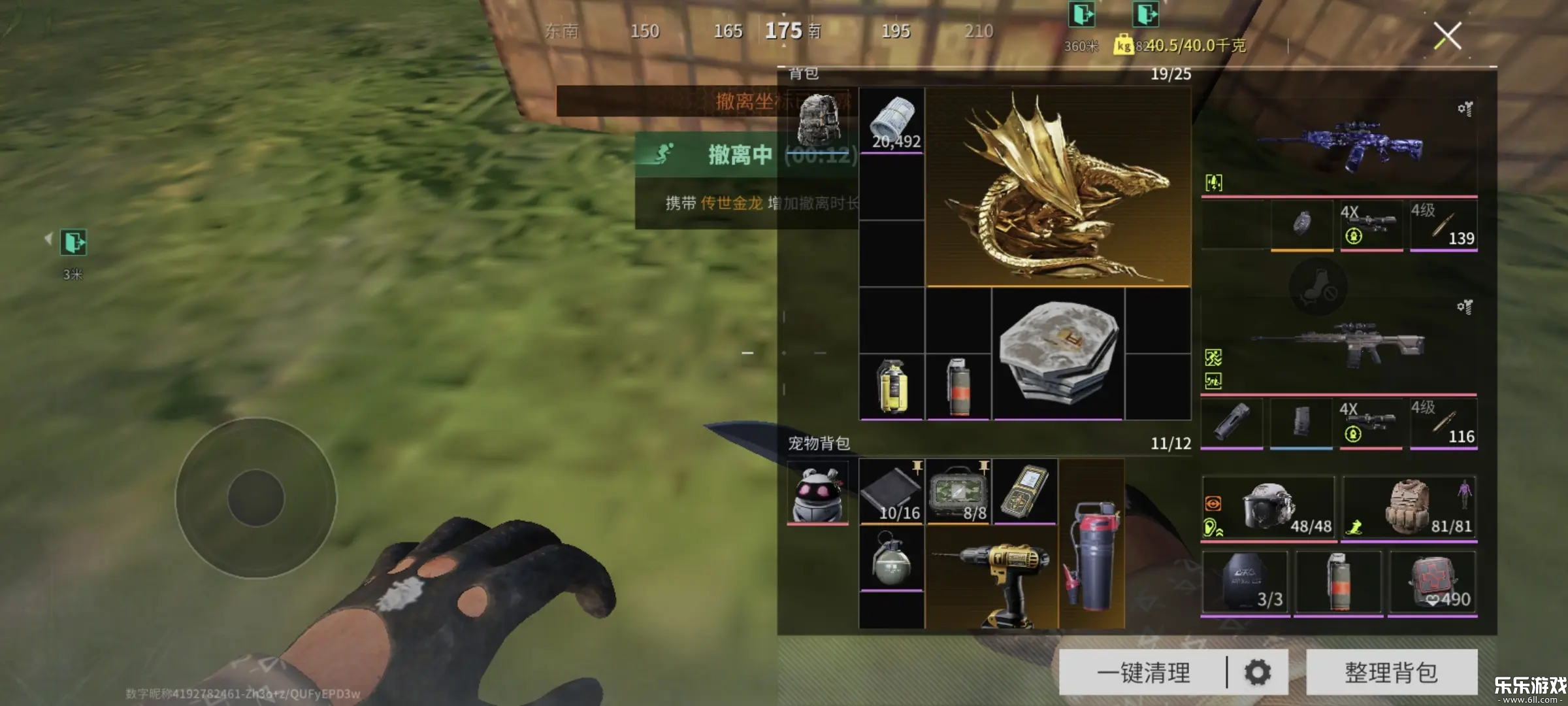Select the tall thermos bottle item

point(1091,544)
